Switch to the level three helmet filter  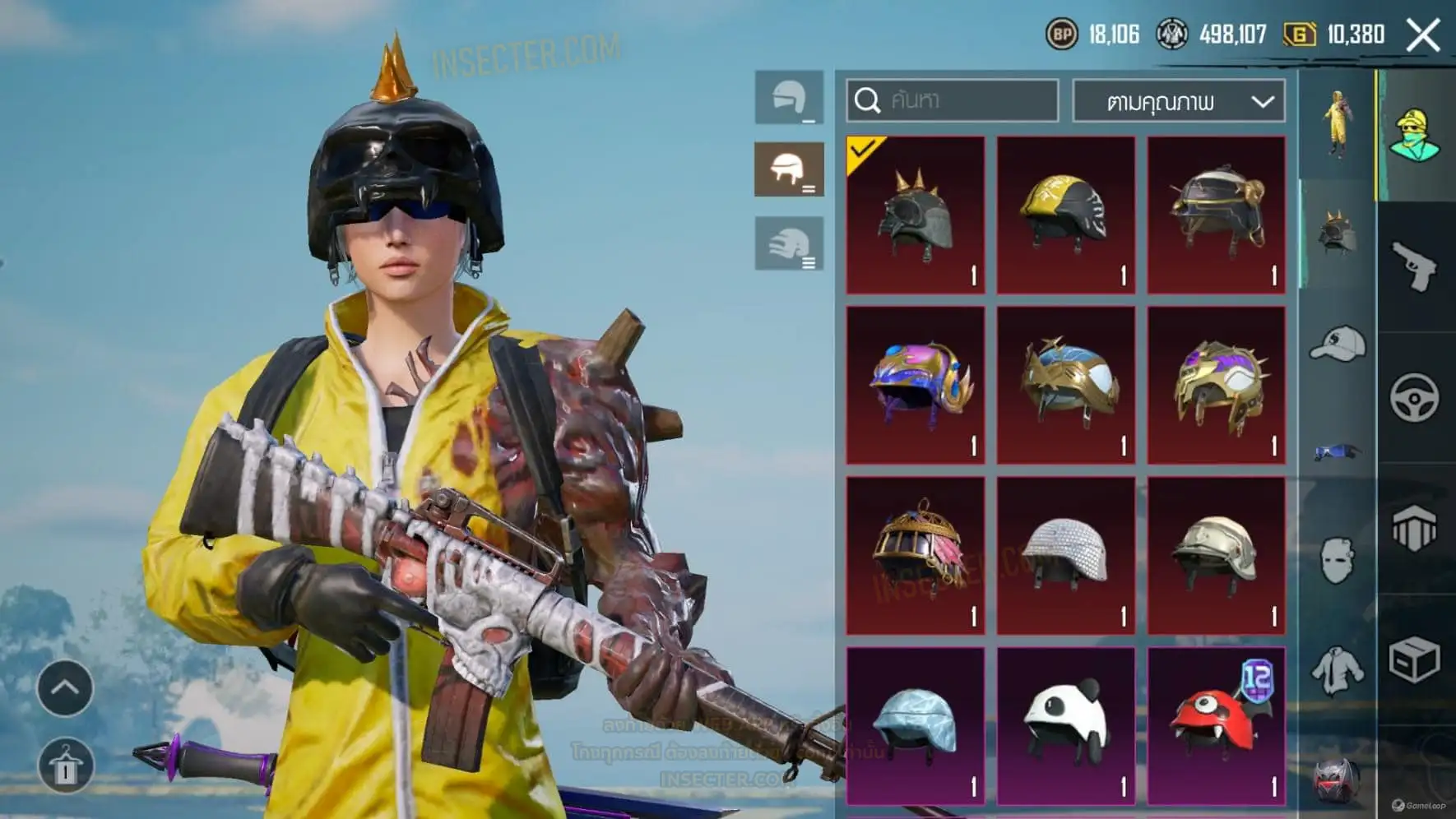pyautogui.click(x=789, y=243)
